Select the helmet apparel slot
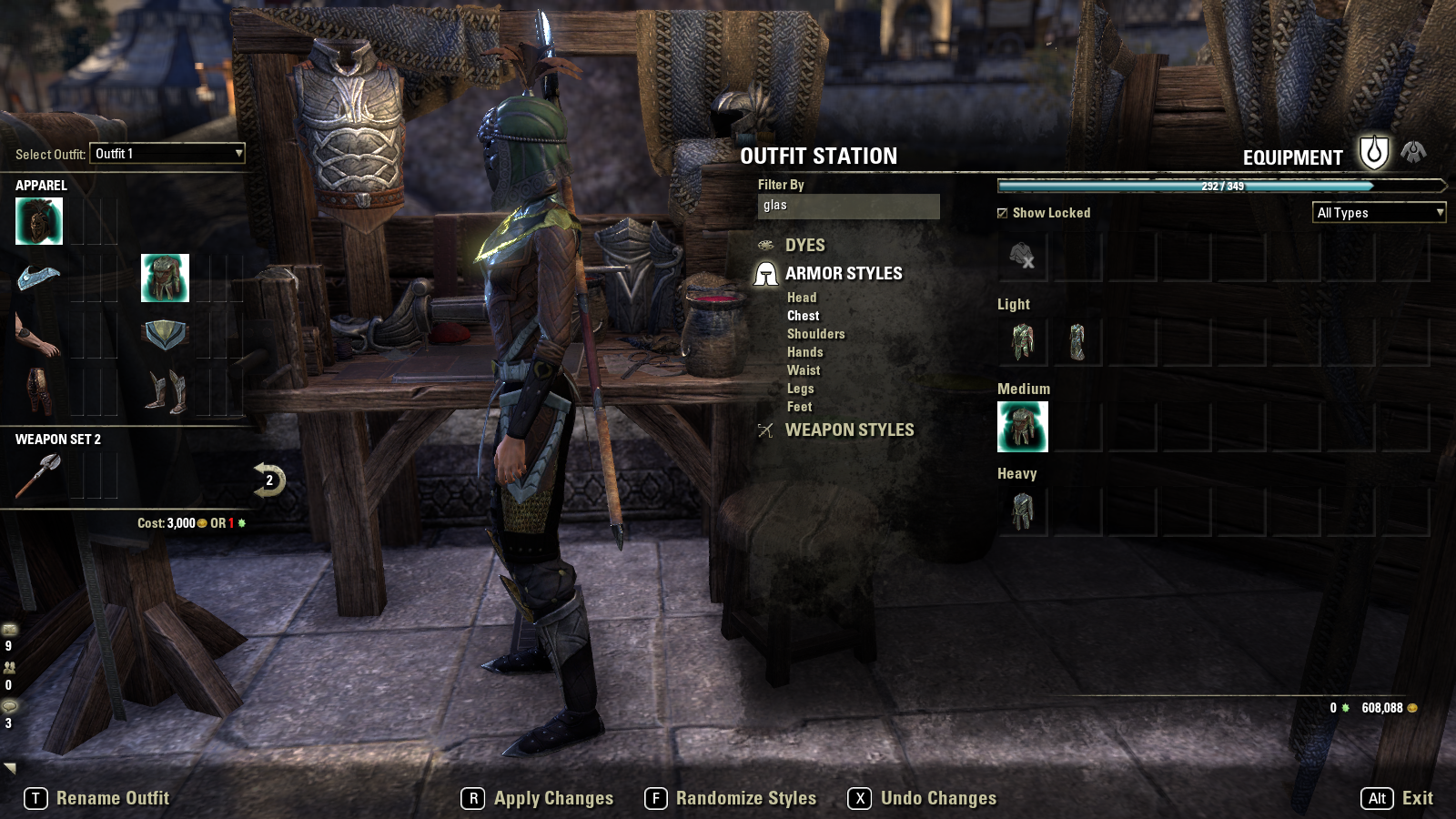Viewport: 1456px width, 819px height. [39, 221]
